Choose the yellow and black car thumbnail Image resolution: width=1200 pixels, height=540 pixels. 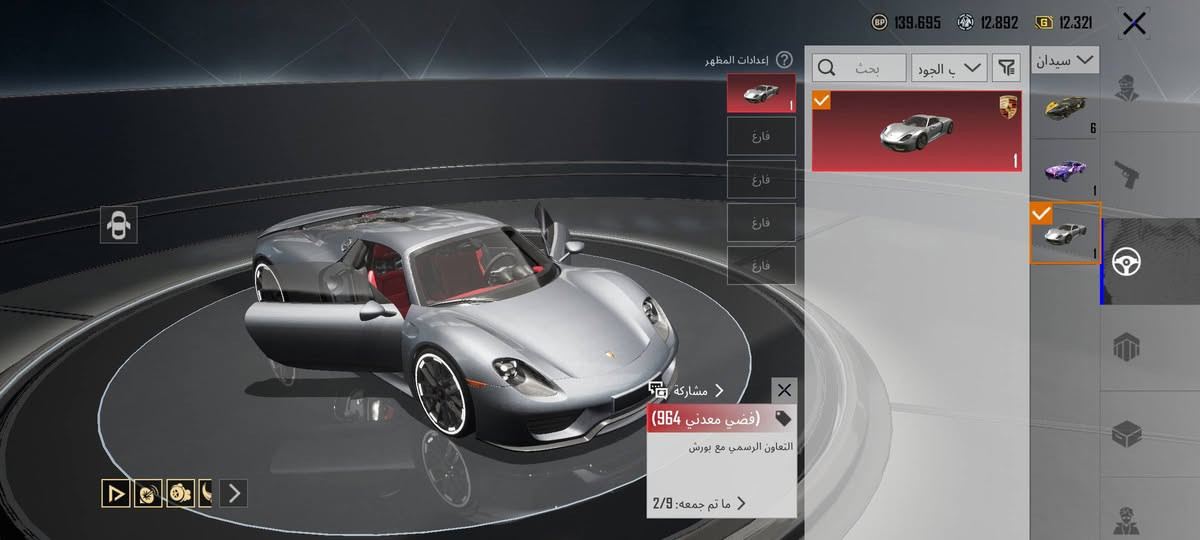point(1066,109)
